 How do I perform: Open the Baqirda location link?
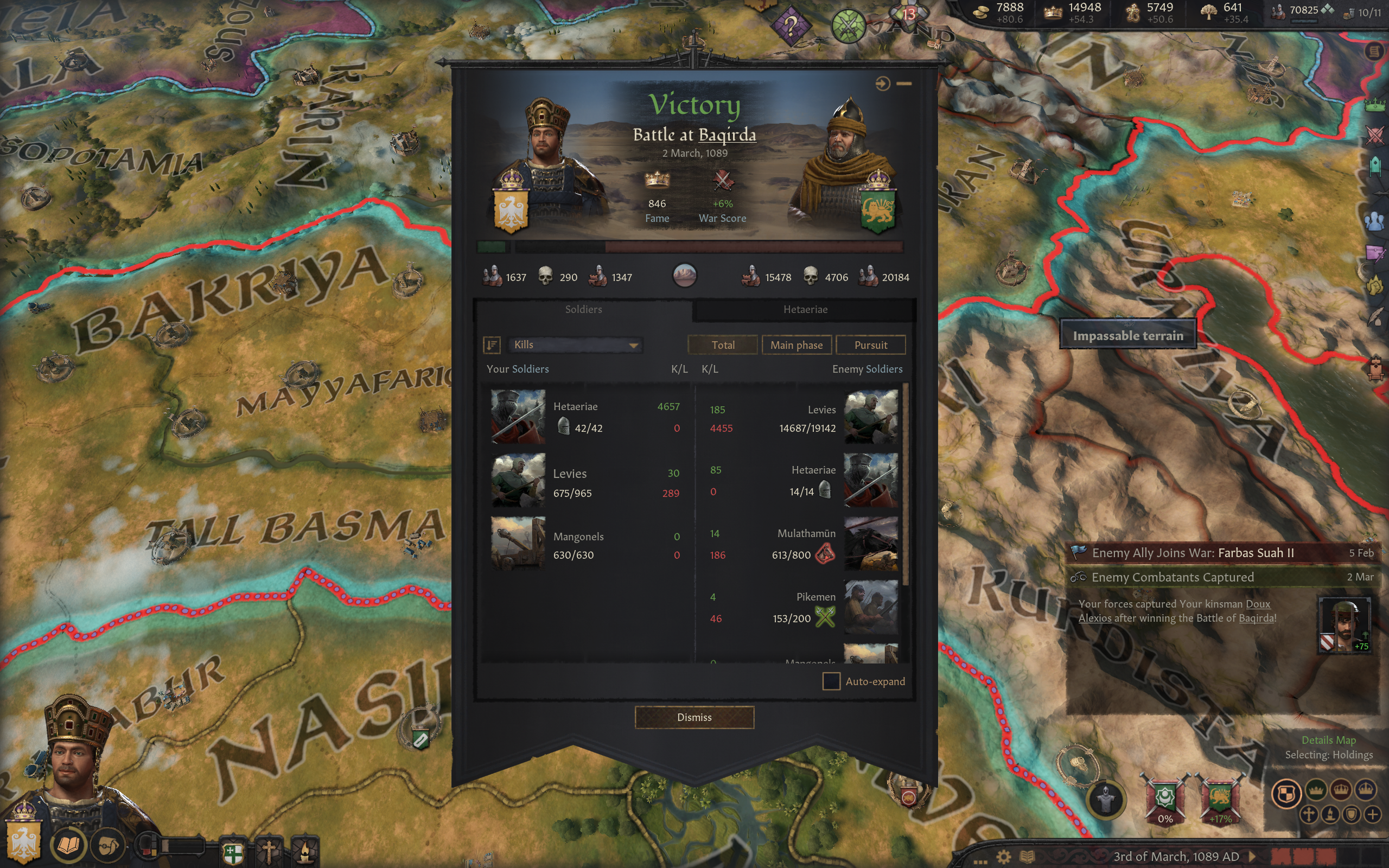pyautogui.click(x=727, y=135)
